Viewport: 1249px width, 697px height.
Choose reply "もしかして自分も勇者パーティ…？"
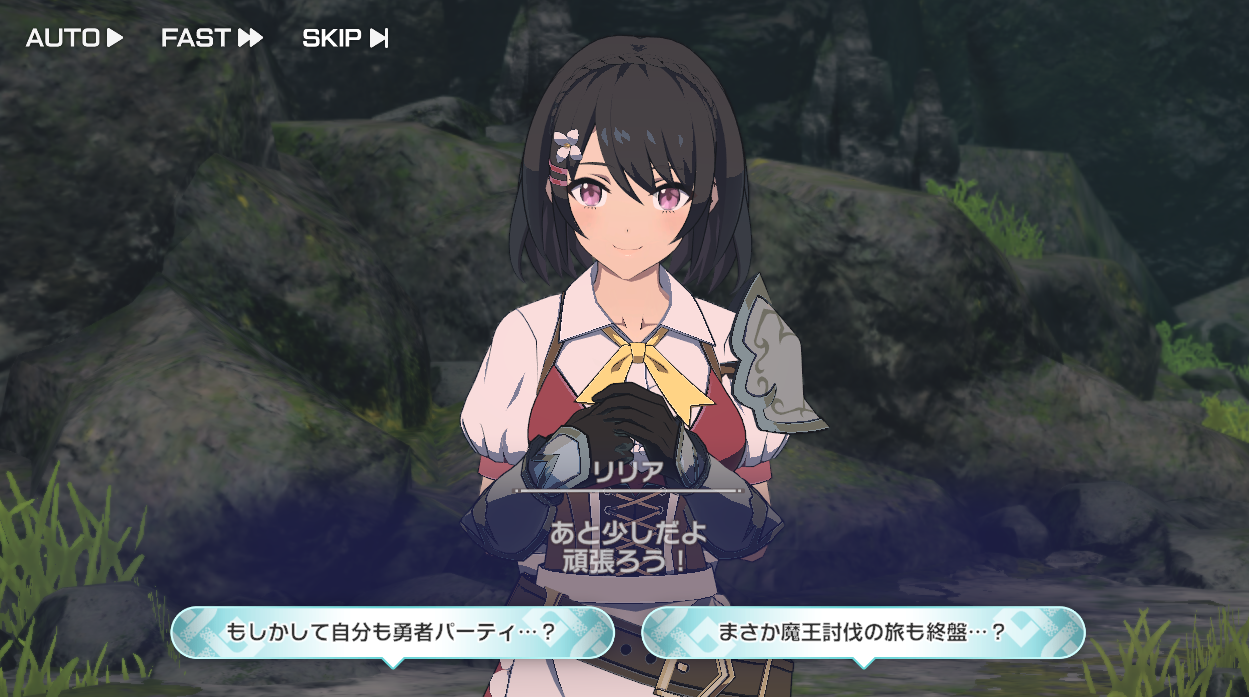pos(392,632)
